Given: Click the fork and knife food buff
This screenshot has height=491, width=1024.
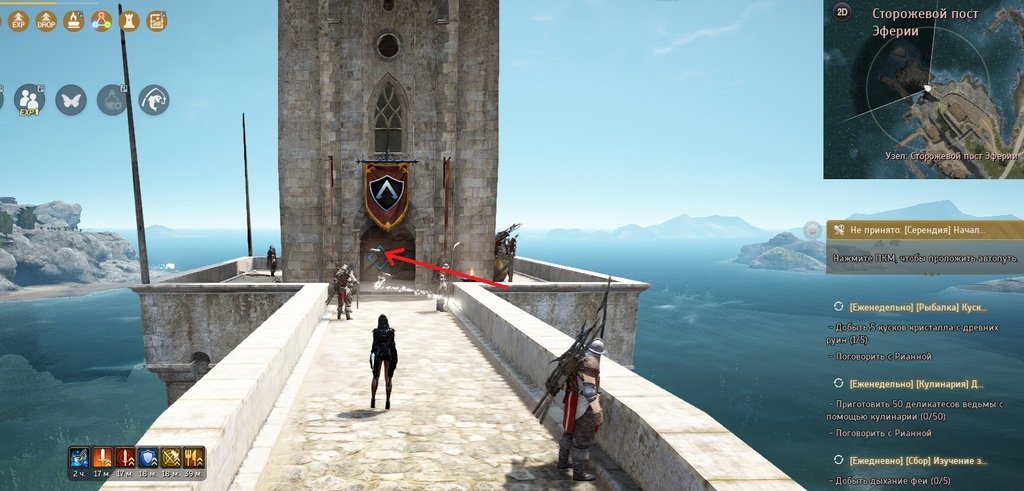Looking at the screenshot, I should (x=193, y=458).
